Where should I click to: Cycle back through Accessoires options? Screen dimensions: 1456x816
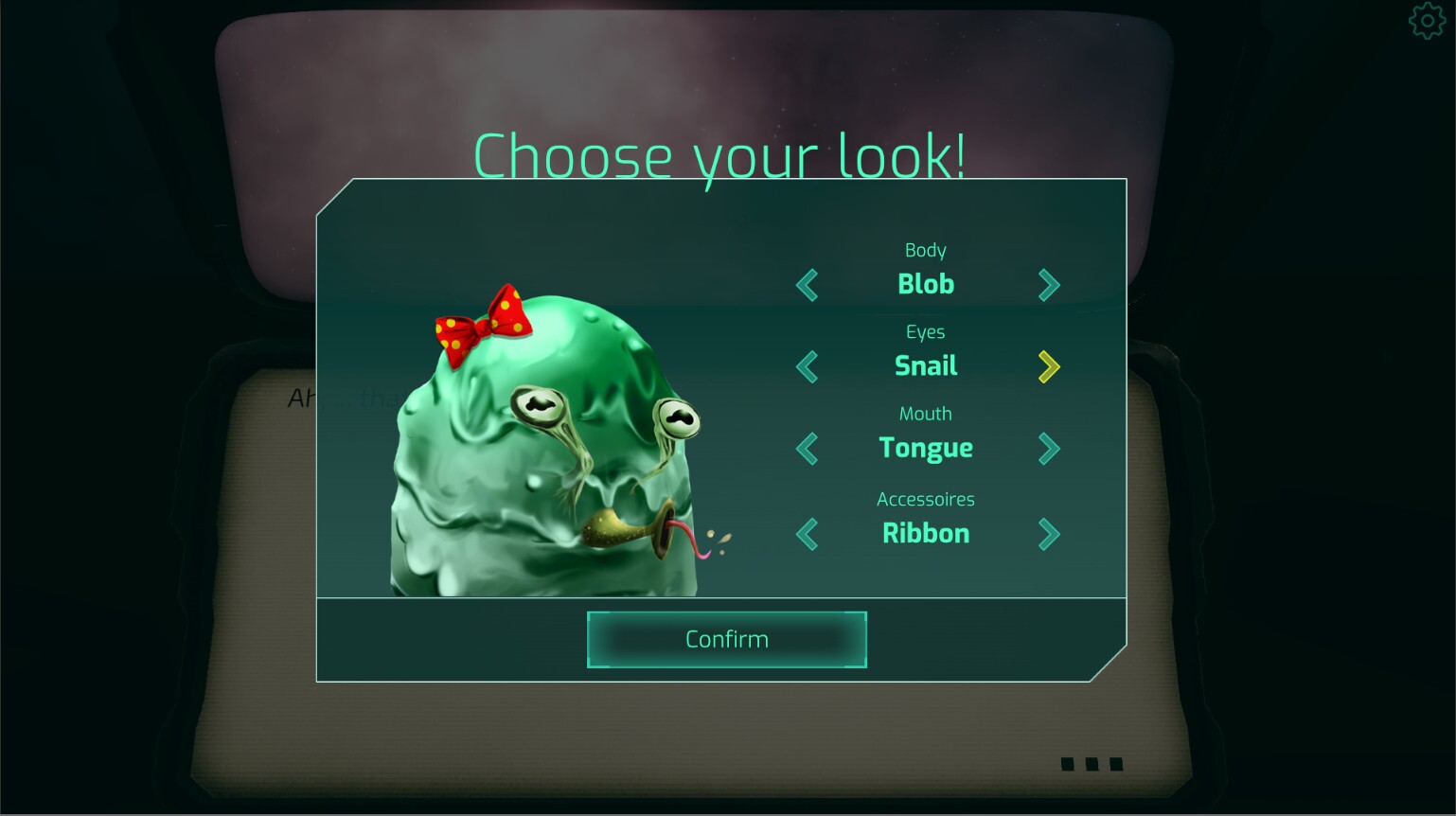tap(808, 534)
